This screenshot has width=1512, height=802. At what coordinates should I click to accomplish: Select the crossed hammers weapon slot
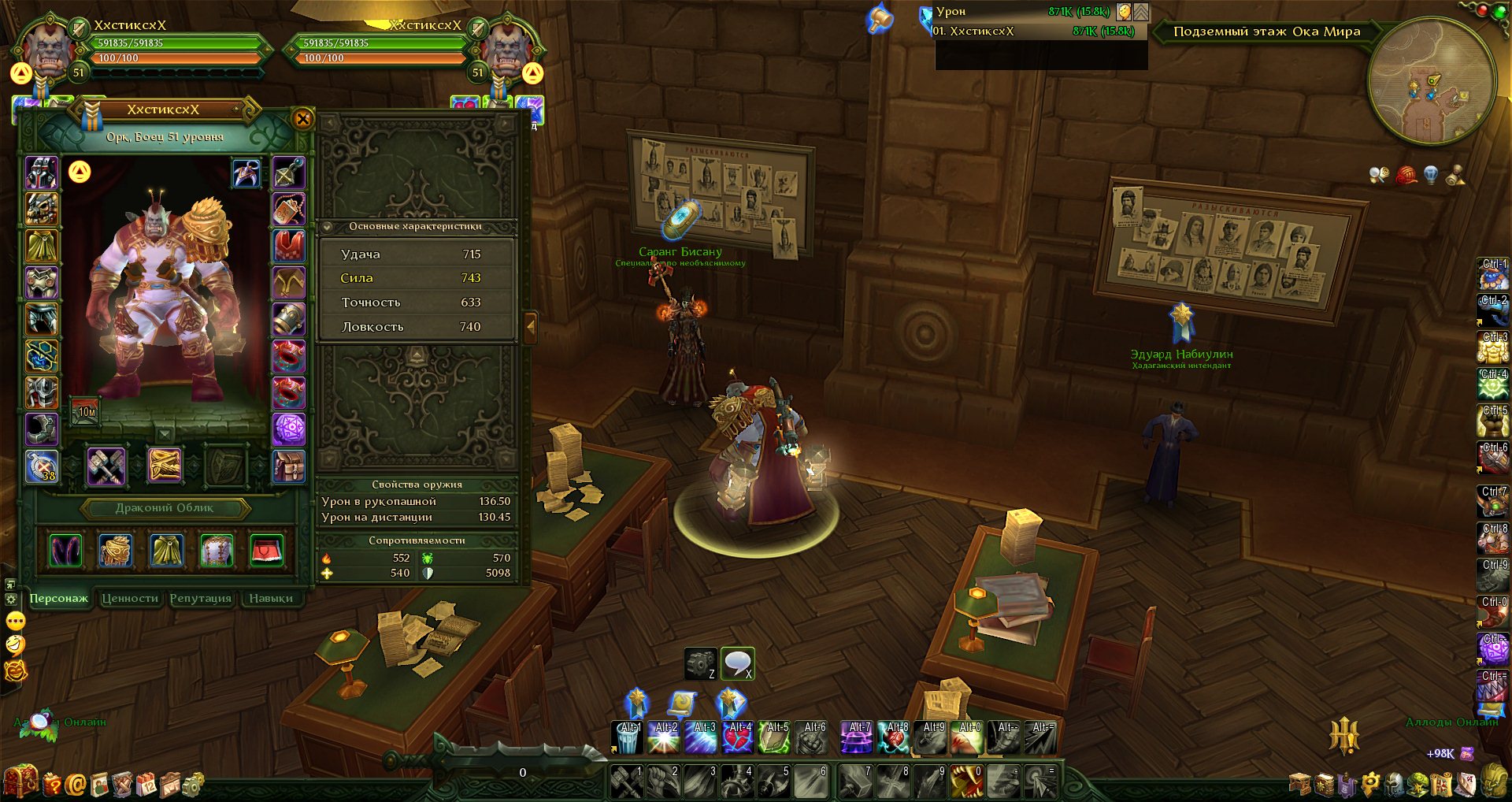106,466
